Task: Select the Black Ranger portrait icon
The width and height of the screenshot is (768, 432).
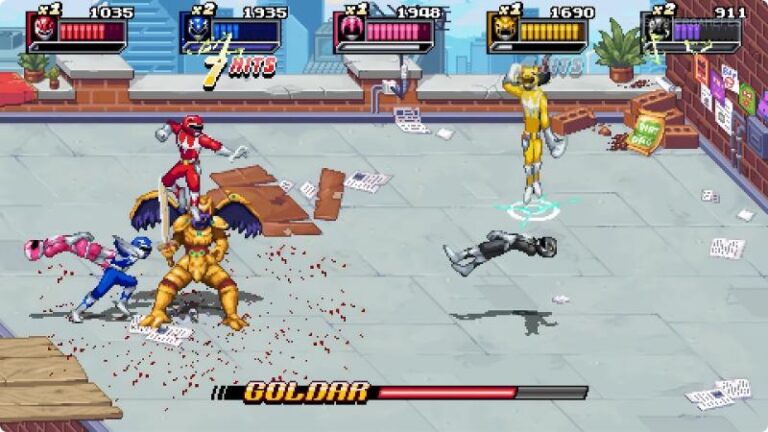Action: click(x=658, y=28)
